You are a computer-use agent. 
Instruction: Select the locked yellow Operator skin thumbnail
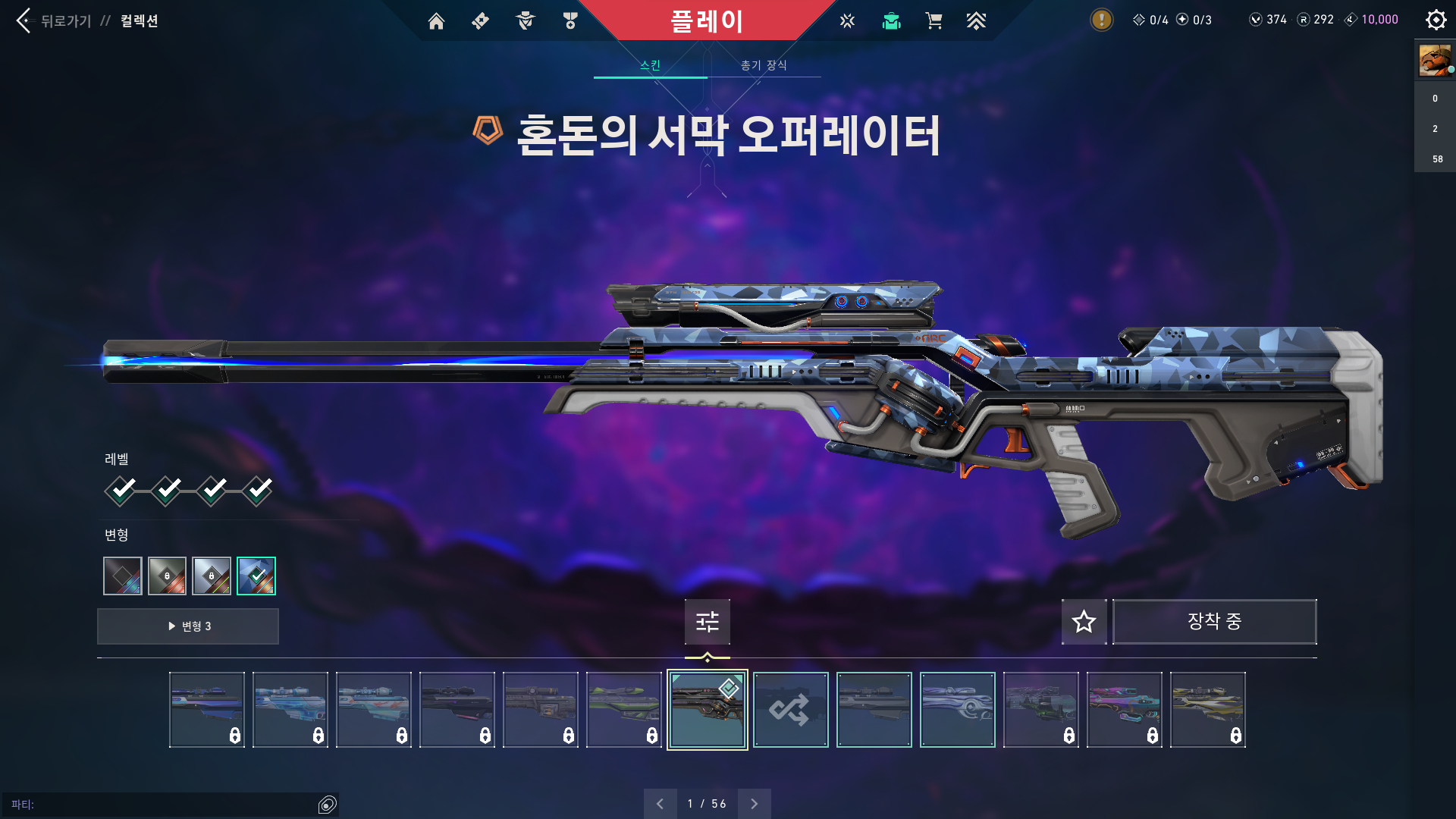click(1207, 710)
